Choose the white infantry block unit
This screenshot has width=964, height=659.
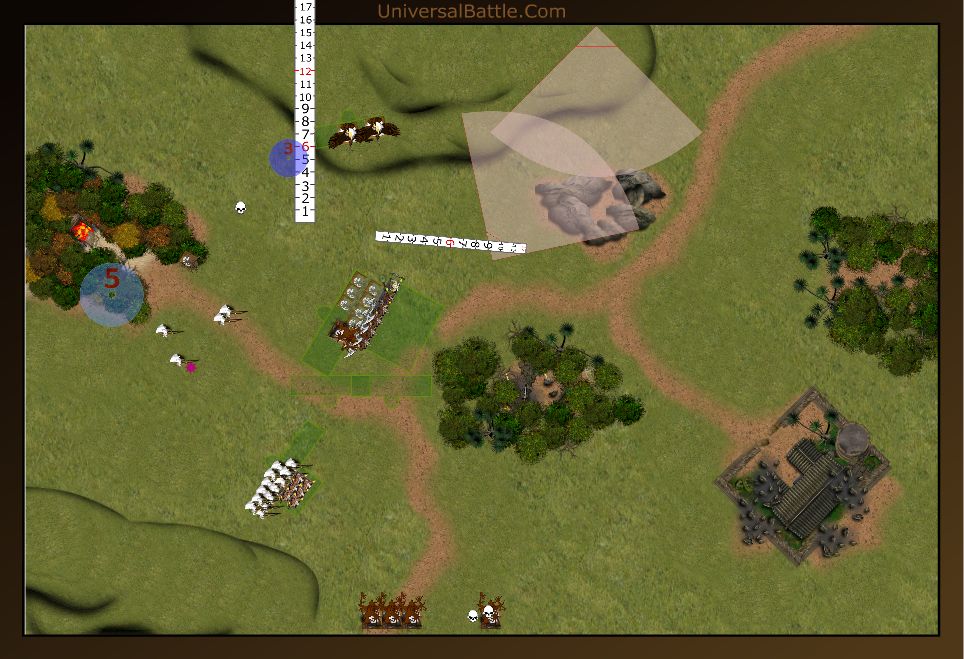(279, 488)
